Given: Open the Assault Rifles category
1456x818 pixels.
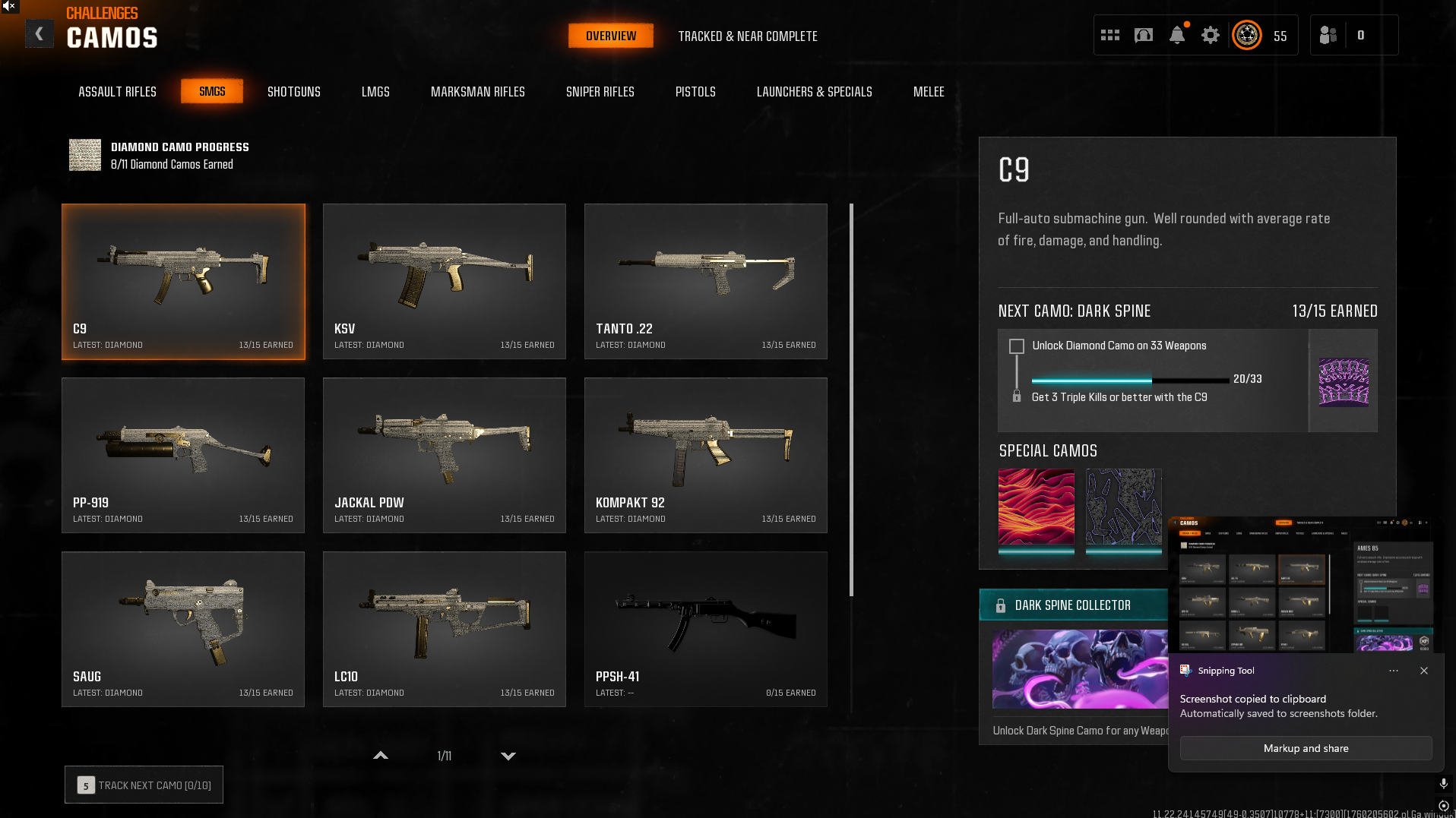Looking at the screenshot, I should (117, 92).
